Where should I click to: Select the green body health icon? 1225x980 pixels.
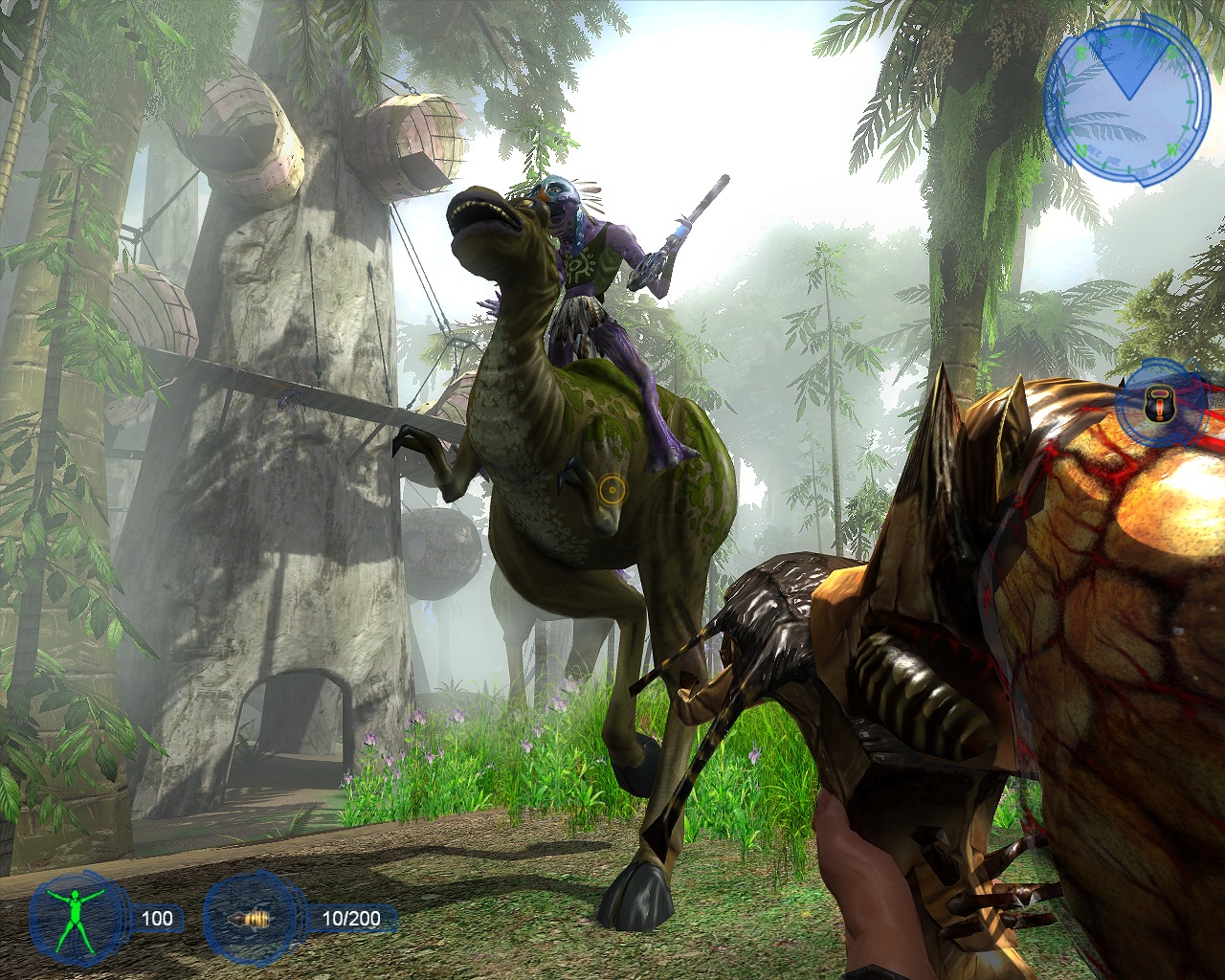78,918
